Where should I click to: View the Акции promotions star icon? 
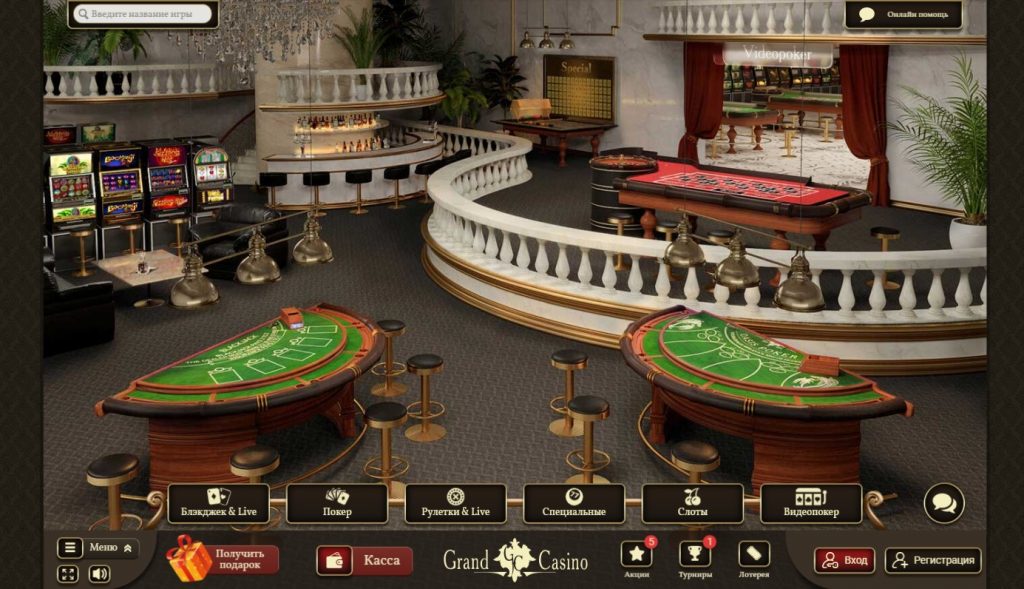636,556
